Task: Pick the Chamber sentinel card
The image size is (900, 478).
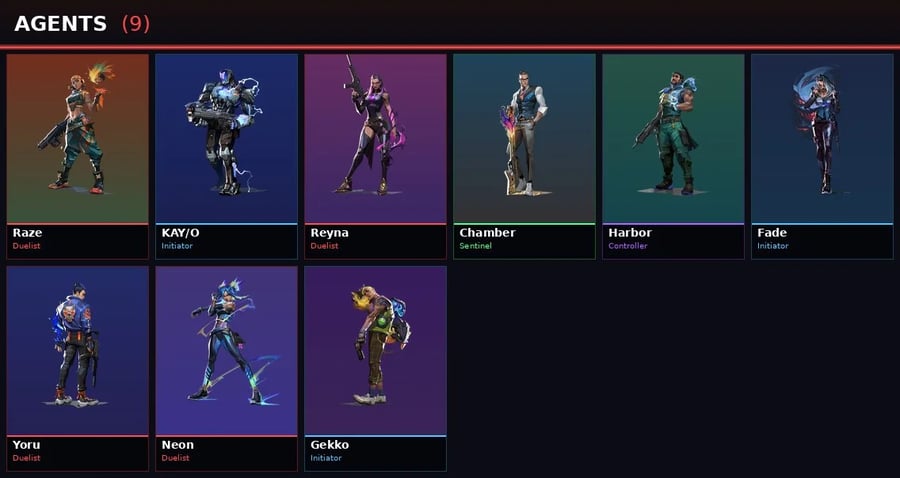Action: coord(524,156)
